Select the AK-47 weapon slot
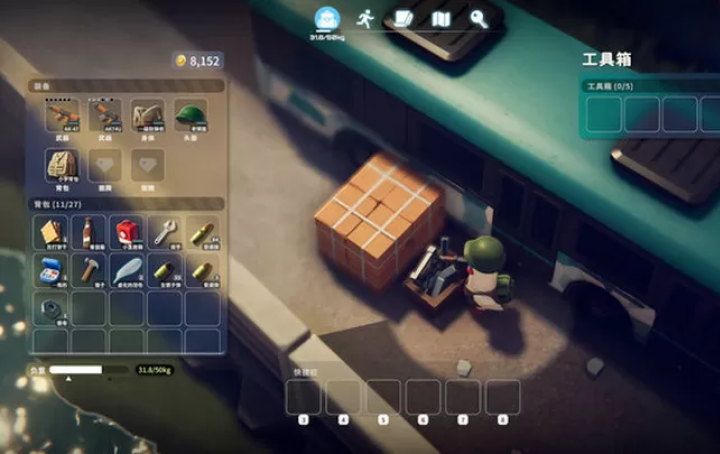Image resolution: width=720 pixels, height=454 pixels. [x=62, y=117]
